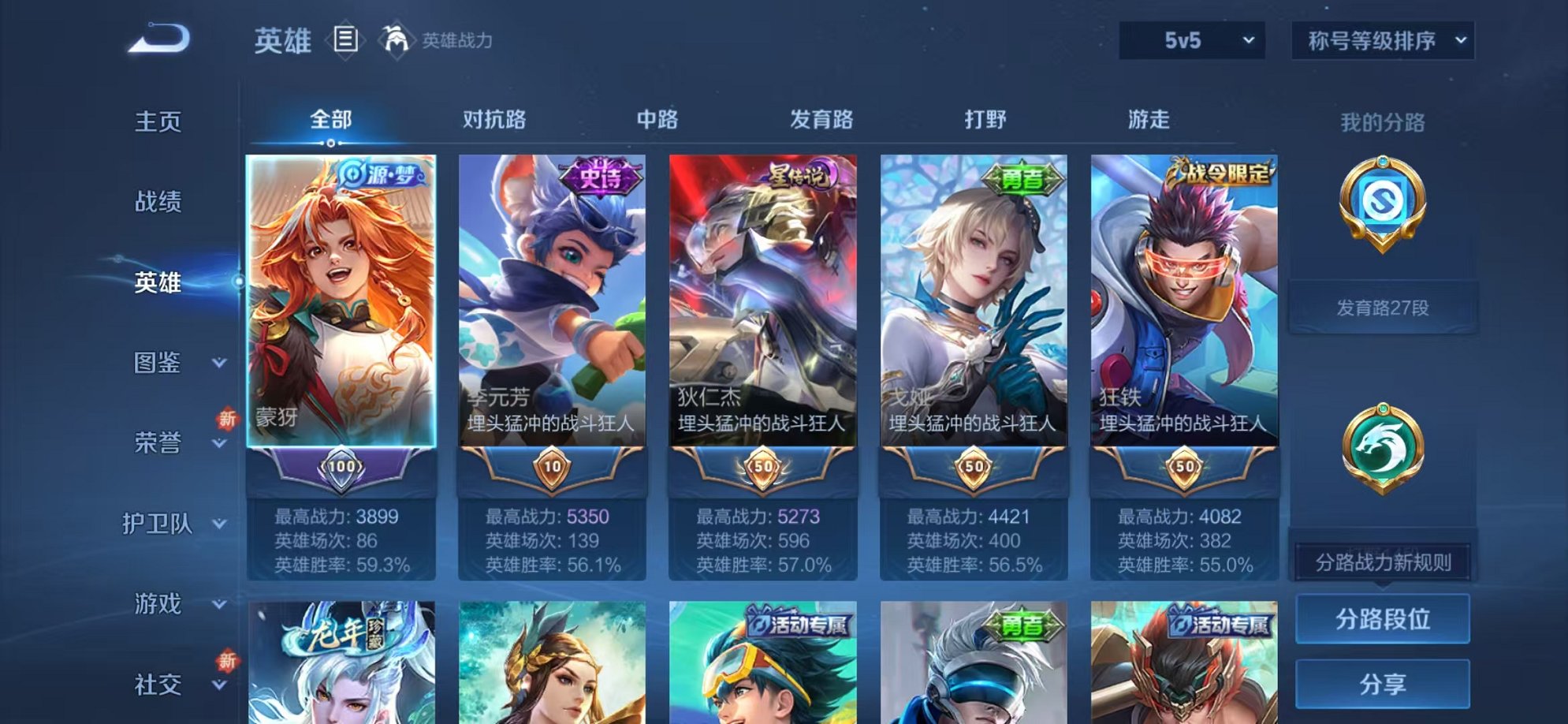Switch to the 打野 tab

[x=985, y=118]
